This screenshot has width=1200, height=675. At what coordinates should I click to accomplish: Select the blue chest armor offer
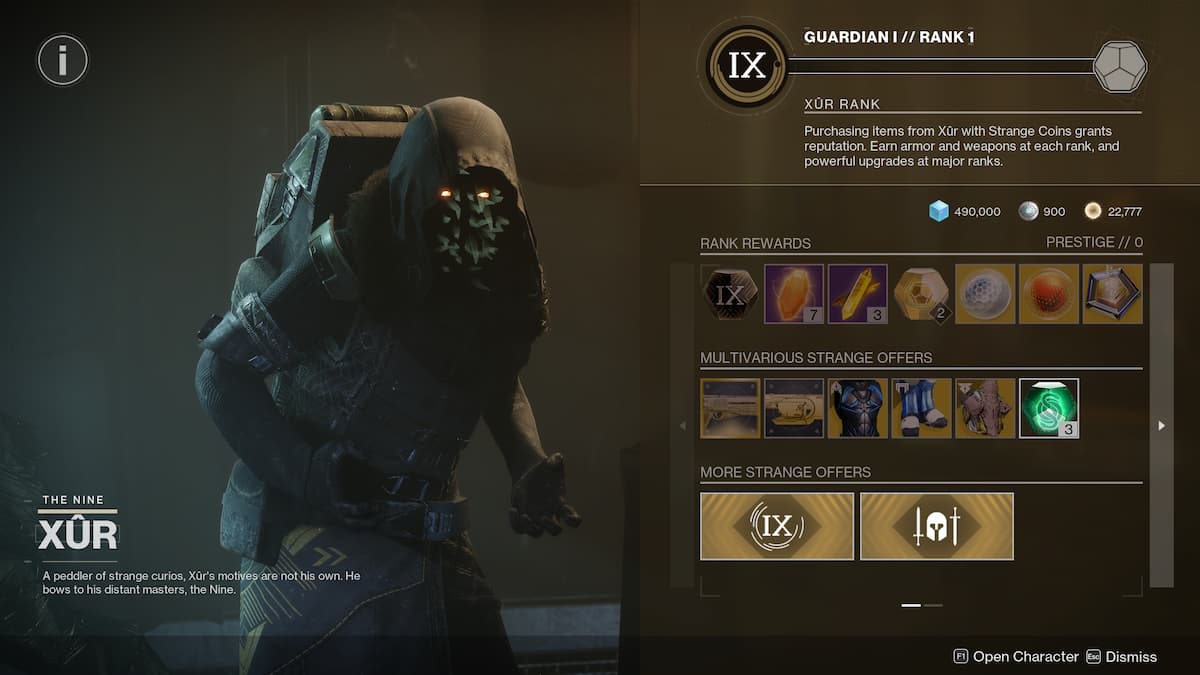pos(857,408)
